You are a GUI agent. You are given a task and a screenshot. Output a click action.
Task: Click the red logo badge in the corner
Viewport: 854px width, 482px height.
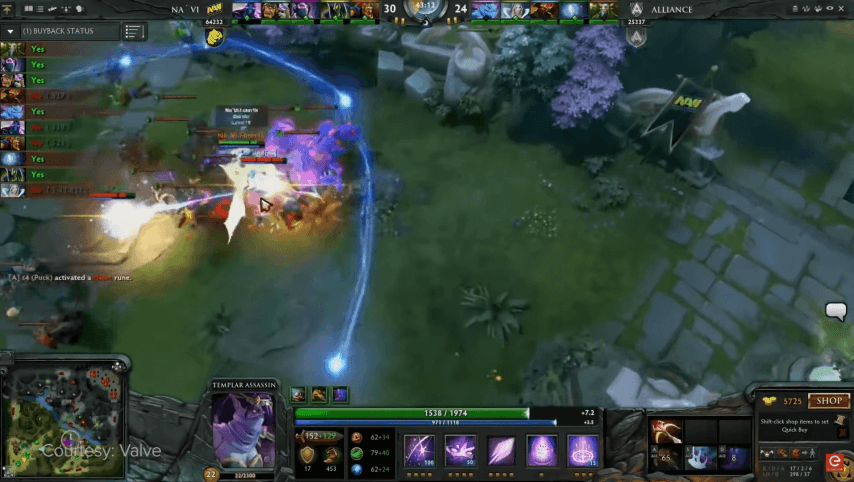835,461
